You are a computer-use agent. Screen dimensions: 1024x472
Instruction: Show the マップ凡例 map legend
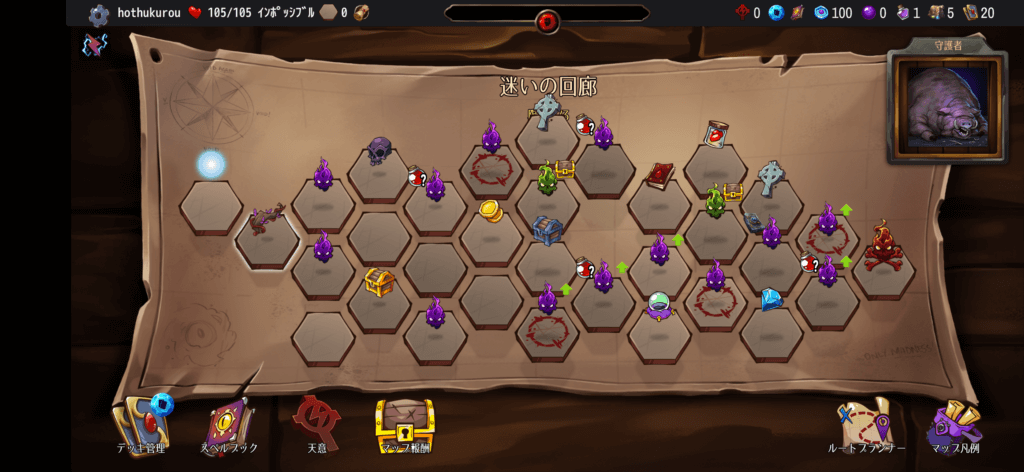point(954,426)
